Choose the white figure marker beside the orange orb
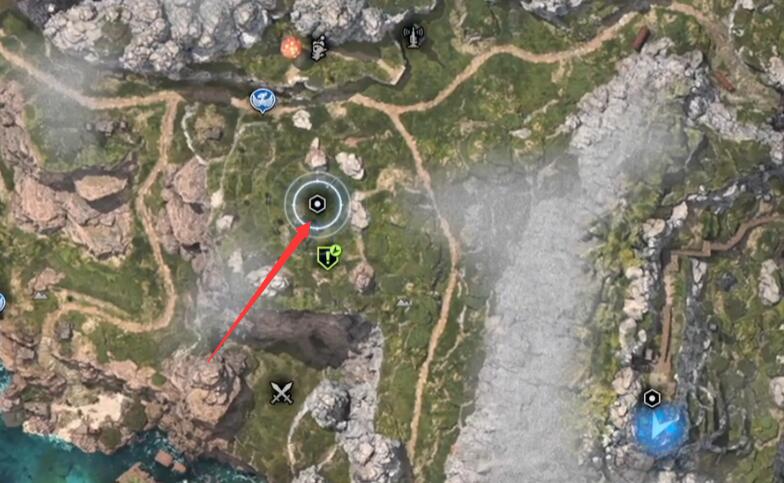Image resolution: width=784 pixels, height=483 pixels. (319, 47)
